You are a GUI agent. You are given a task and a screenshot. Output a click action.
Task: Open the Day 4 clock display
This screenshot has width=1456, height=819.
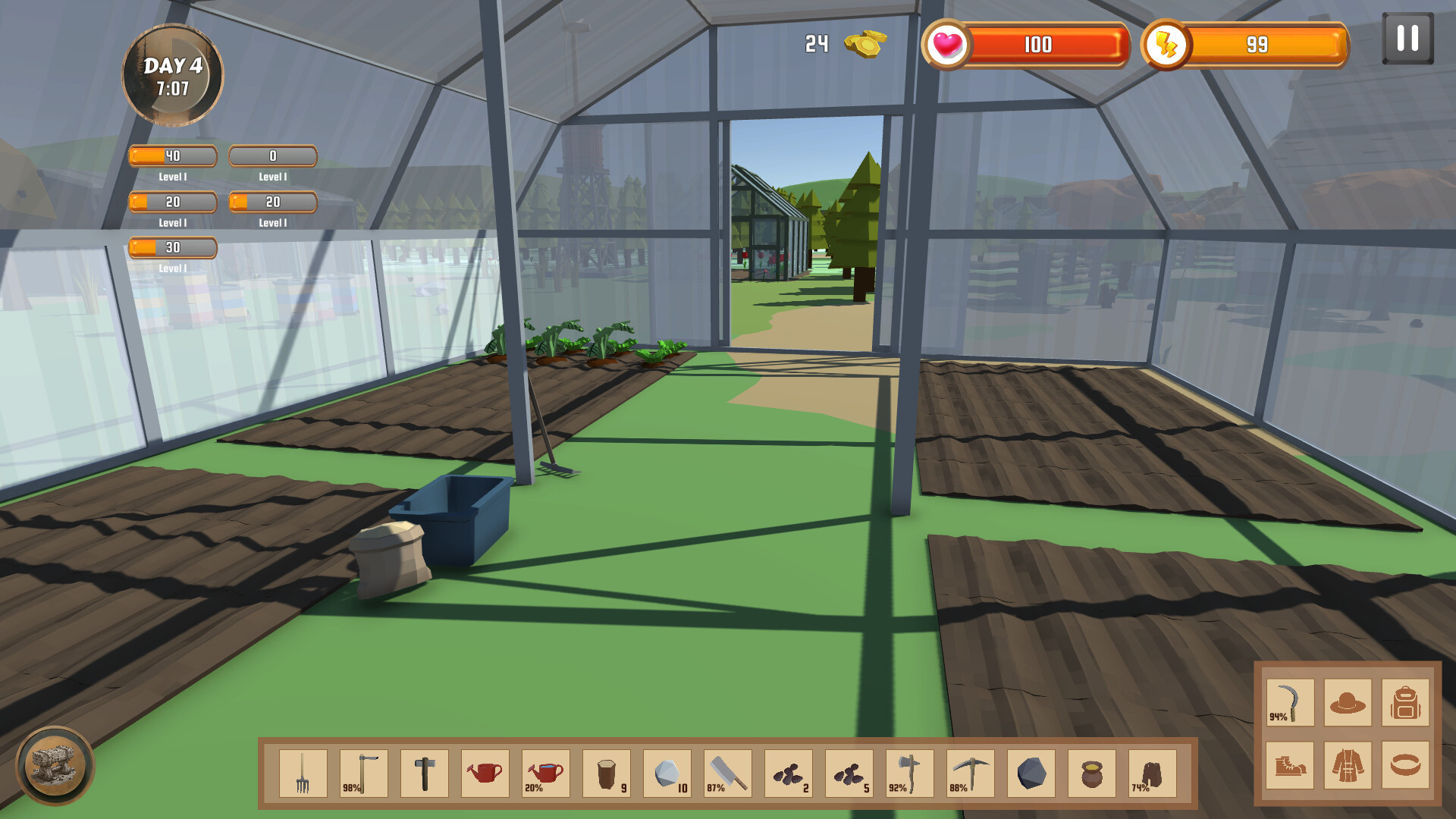(172, 76)
